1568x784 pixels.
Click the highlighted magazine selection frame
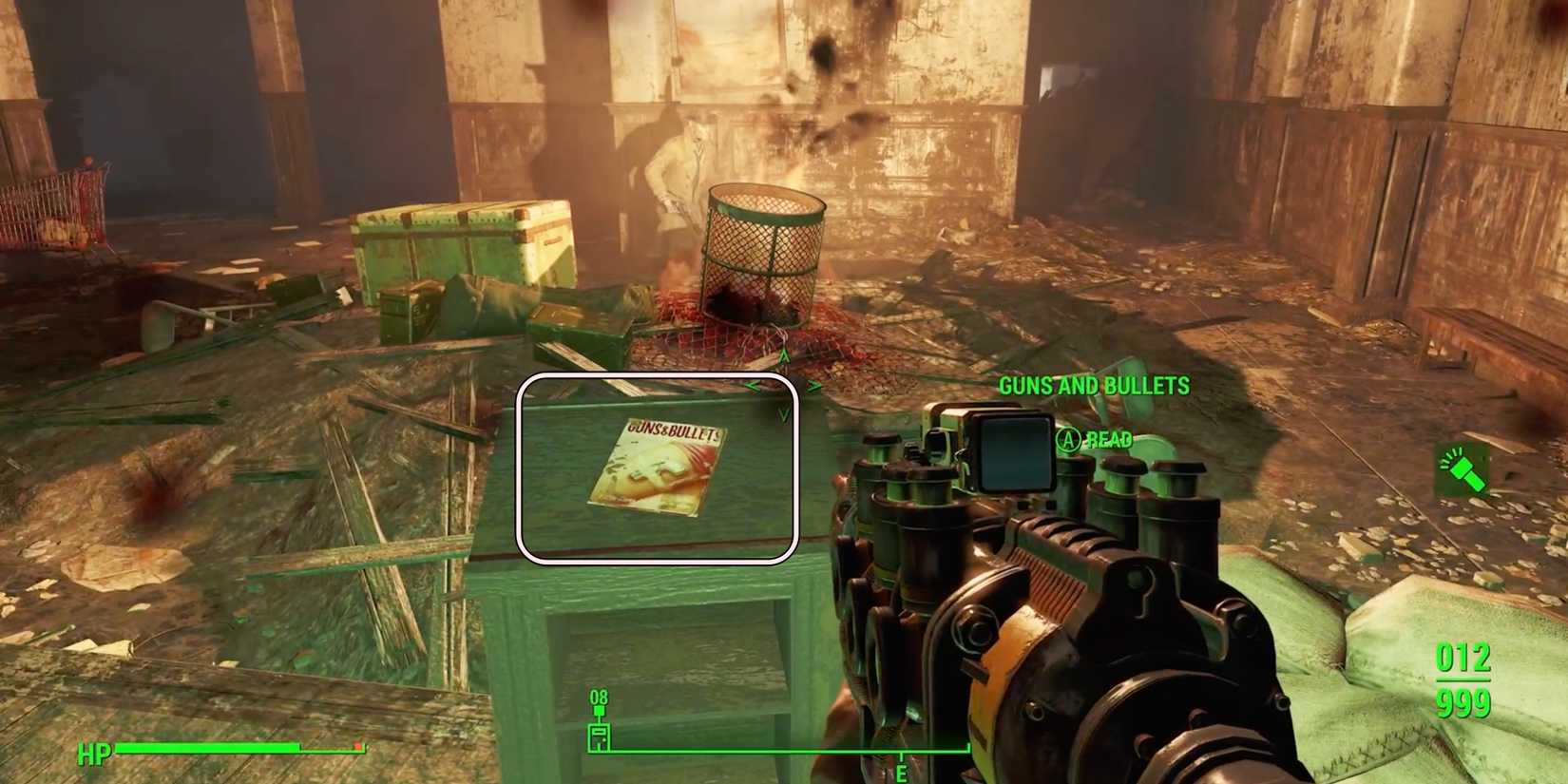660,468
